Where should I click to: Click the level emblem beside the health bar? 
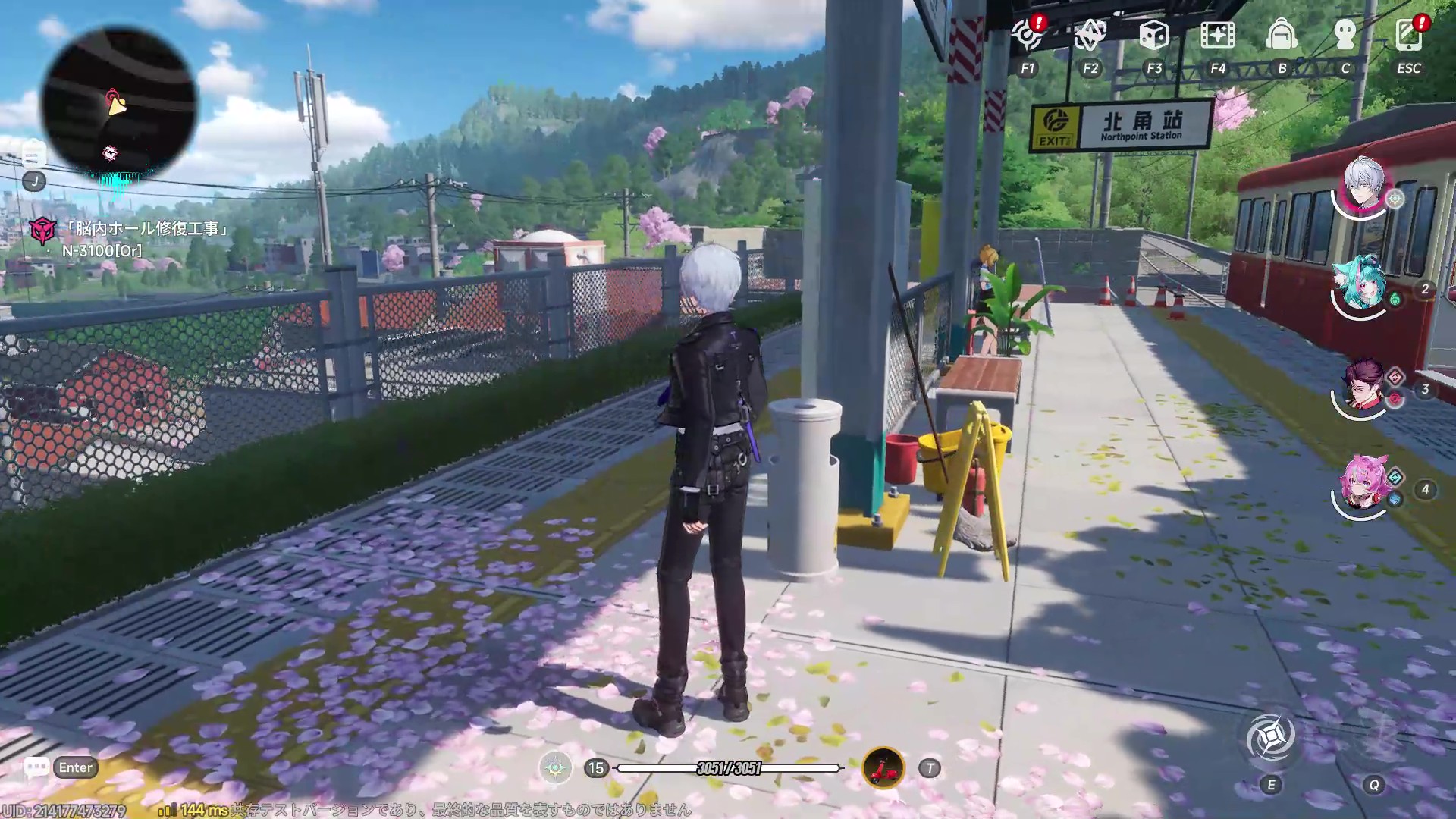click(x=556, y=768)
